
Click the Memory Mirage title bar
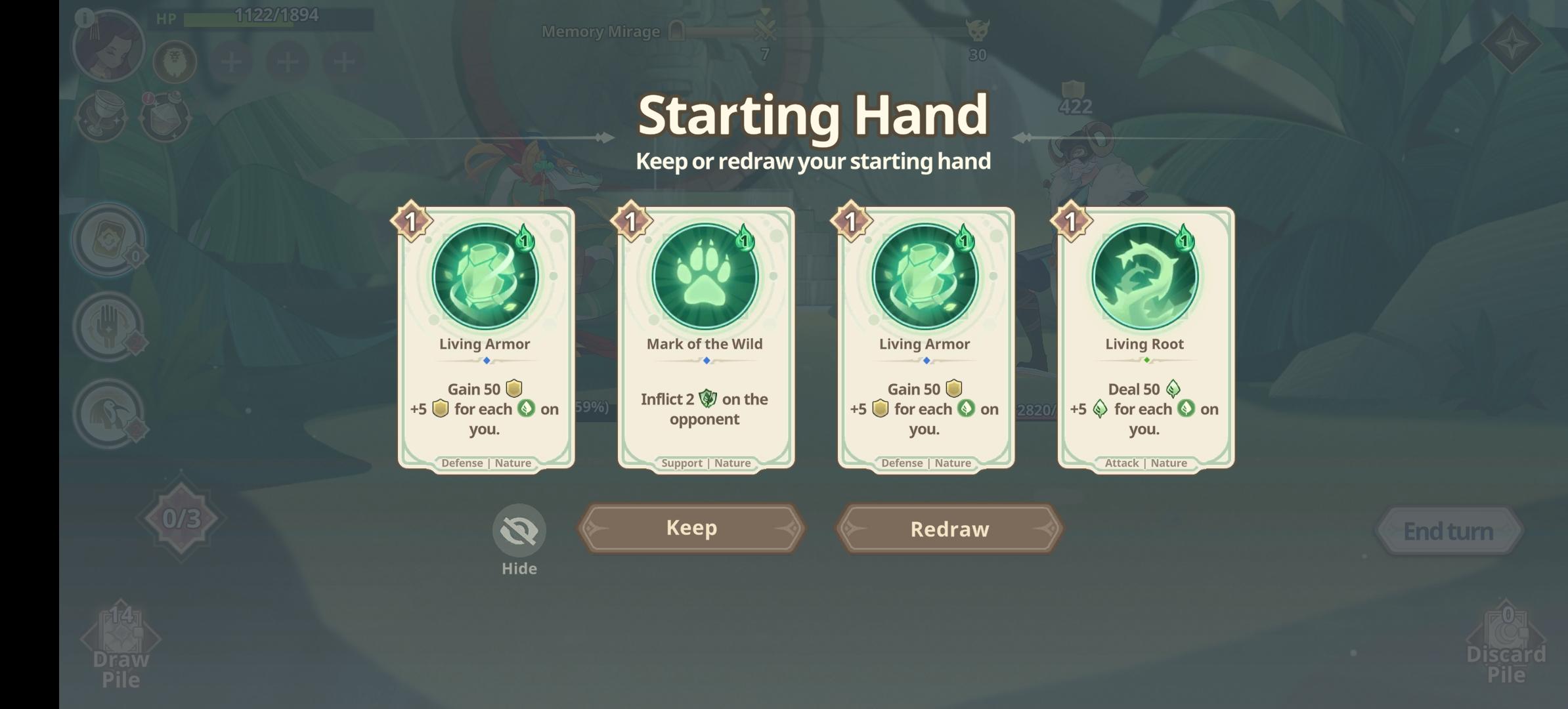[x=601, y=30]
